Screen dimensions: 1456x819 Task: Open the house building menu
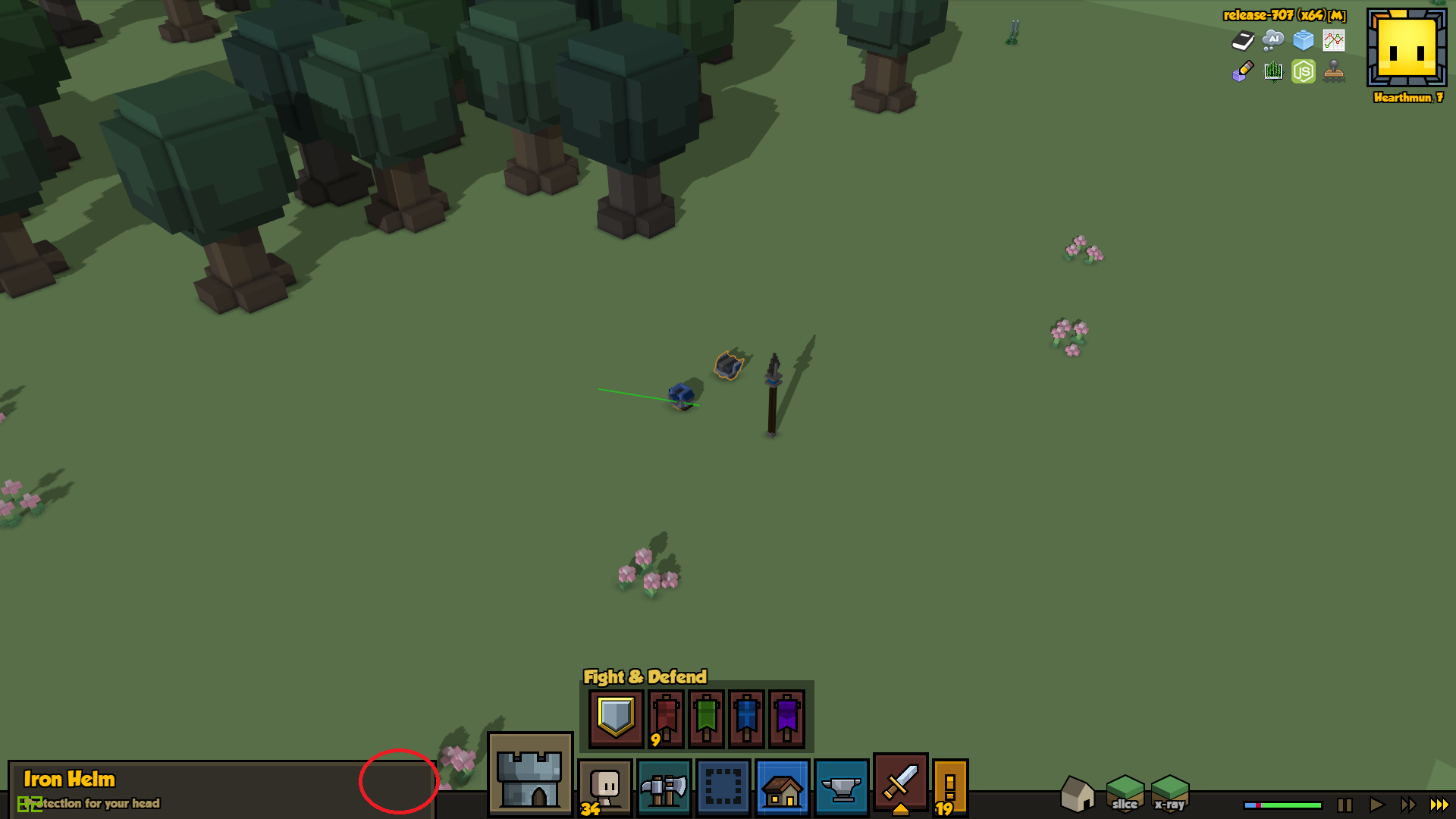782,787
